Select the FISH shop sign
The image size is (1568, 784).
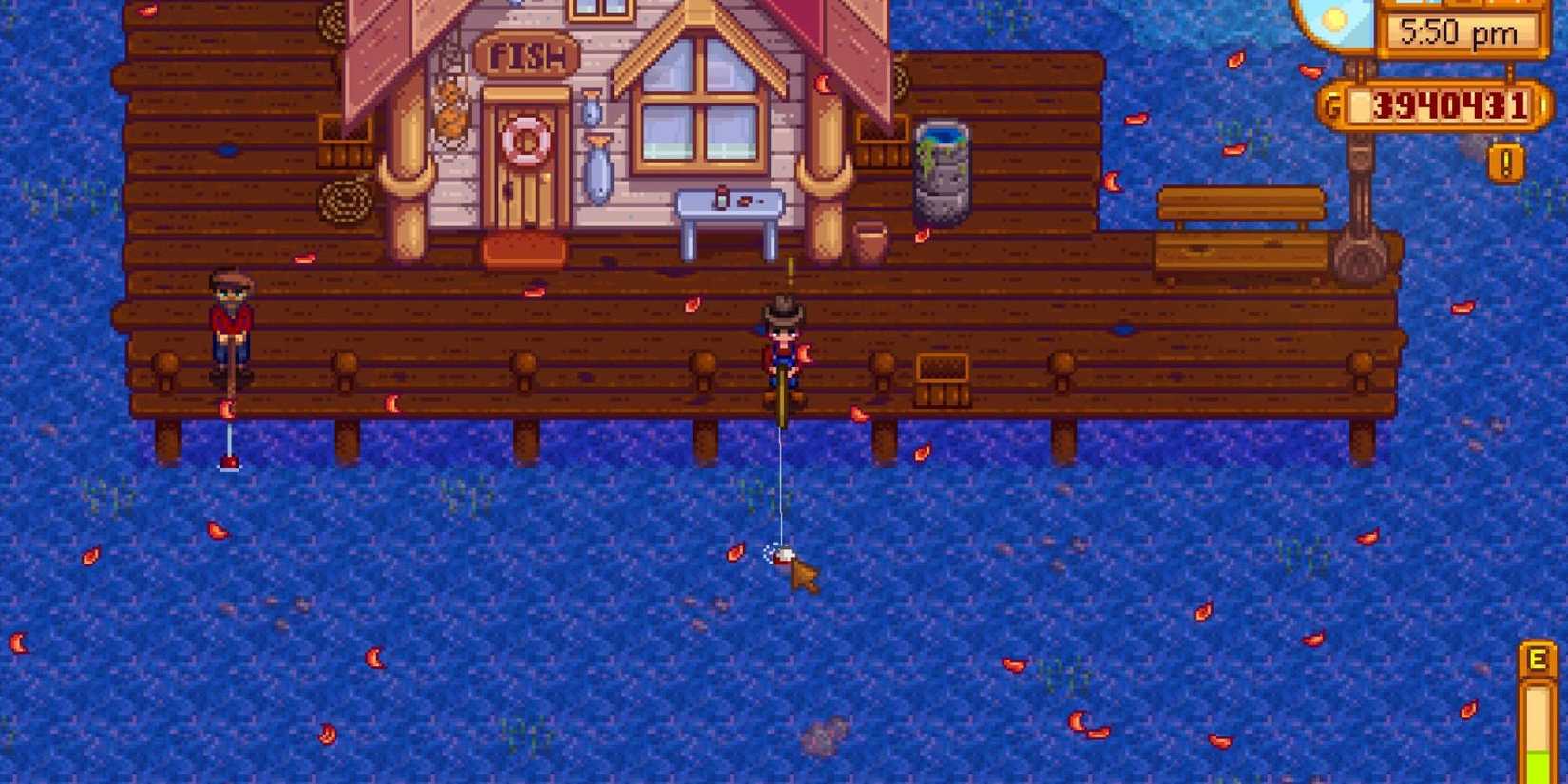coord(528,55)
